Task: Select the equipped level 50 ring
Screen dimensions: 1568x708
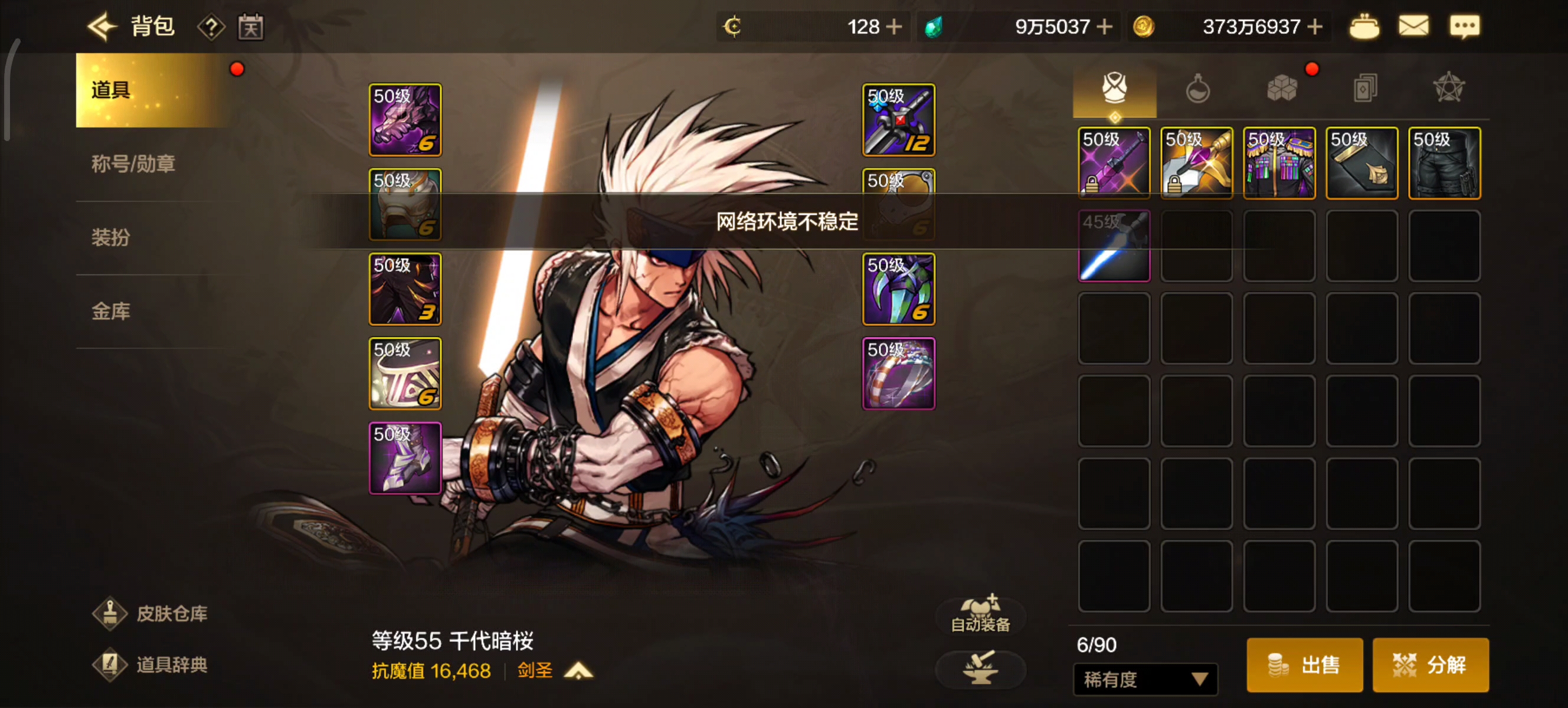Action: point(898,373)
